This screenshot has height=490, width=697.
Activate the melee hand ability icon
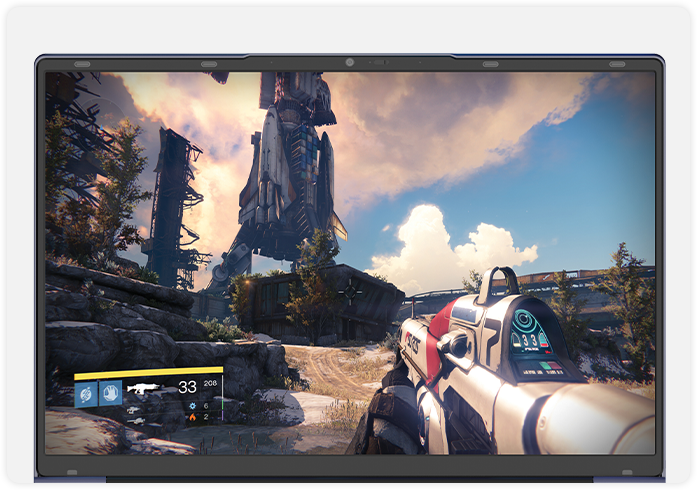[x=109, y=393]
